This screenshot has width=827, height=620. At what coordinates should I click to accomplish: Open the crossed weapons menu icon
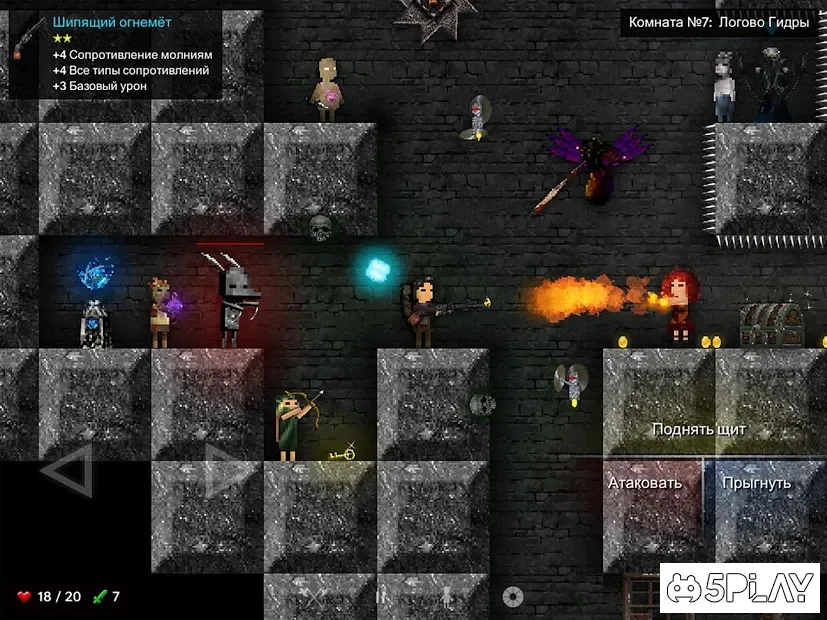pyautogui.click(x=318, y=597)
